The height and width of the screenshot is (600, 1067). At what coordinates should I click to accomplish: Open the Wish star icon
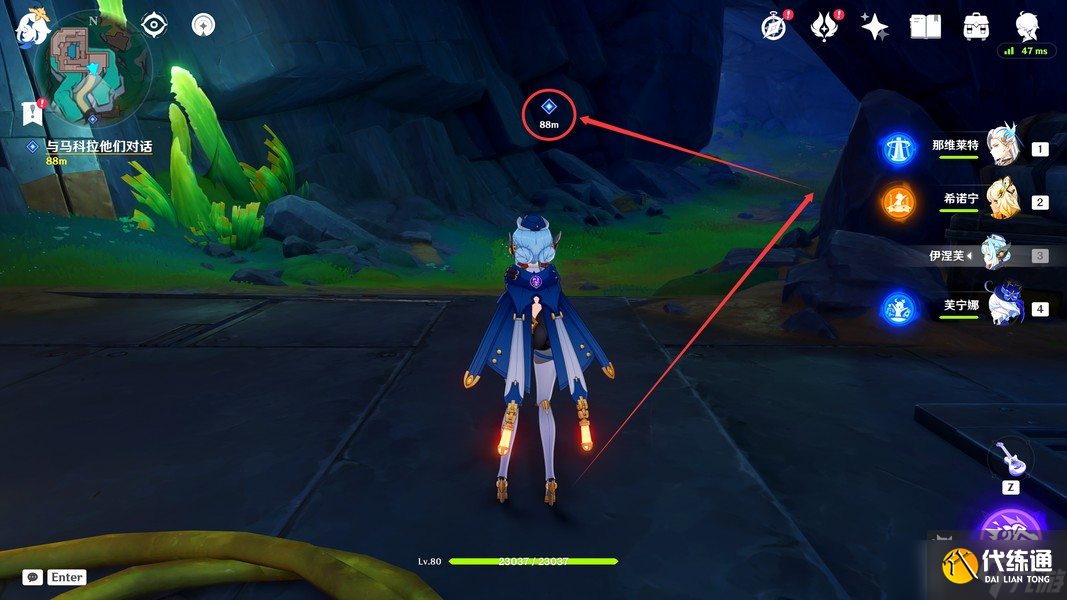click(x=875, y=27)
